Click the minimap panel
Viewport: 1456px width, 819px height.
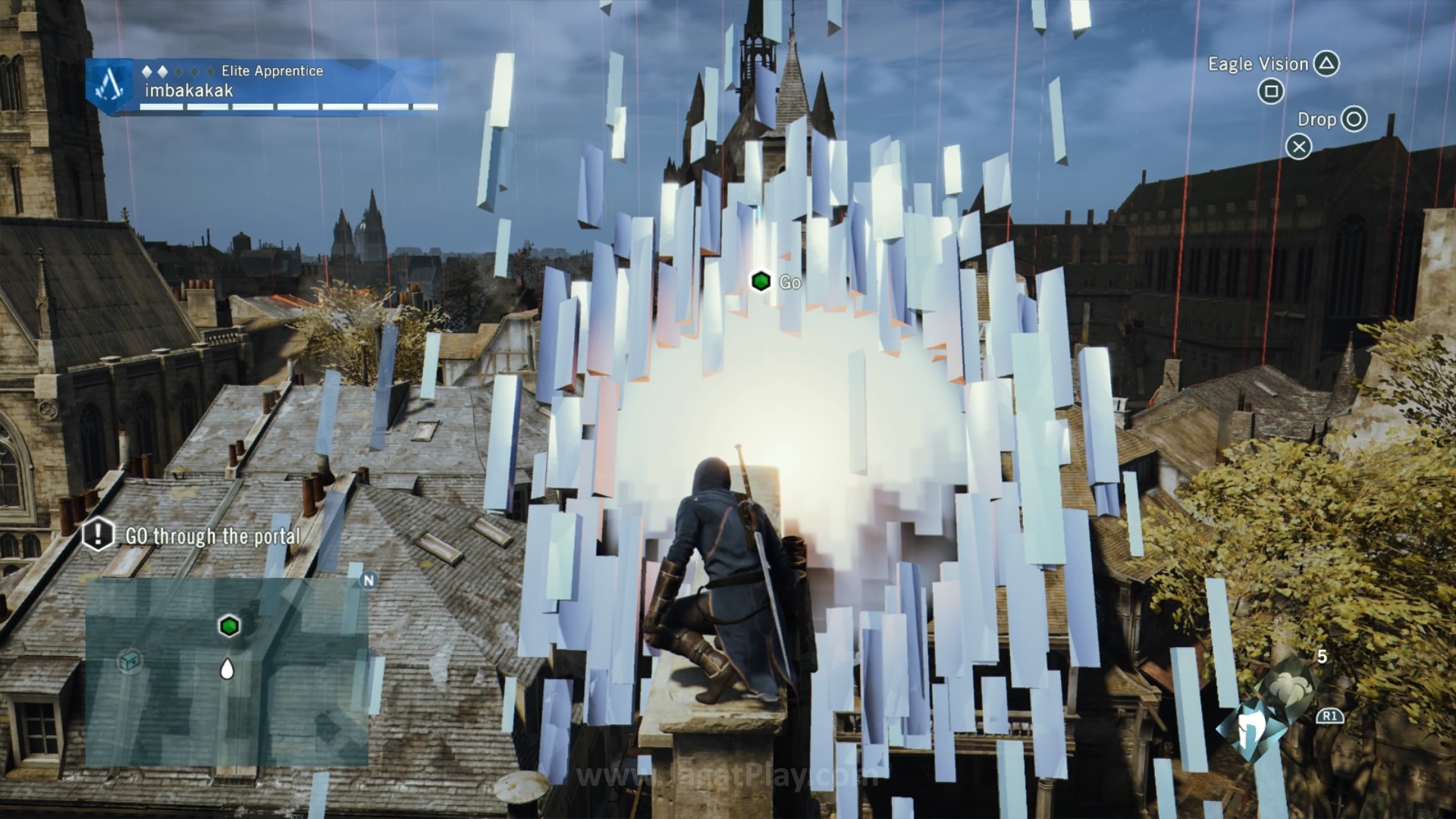[226, 672]
